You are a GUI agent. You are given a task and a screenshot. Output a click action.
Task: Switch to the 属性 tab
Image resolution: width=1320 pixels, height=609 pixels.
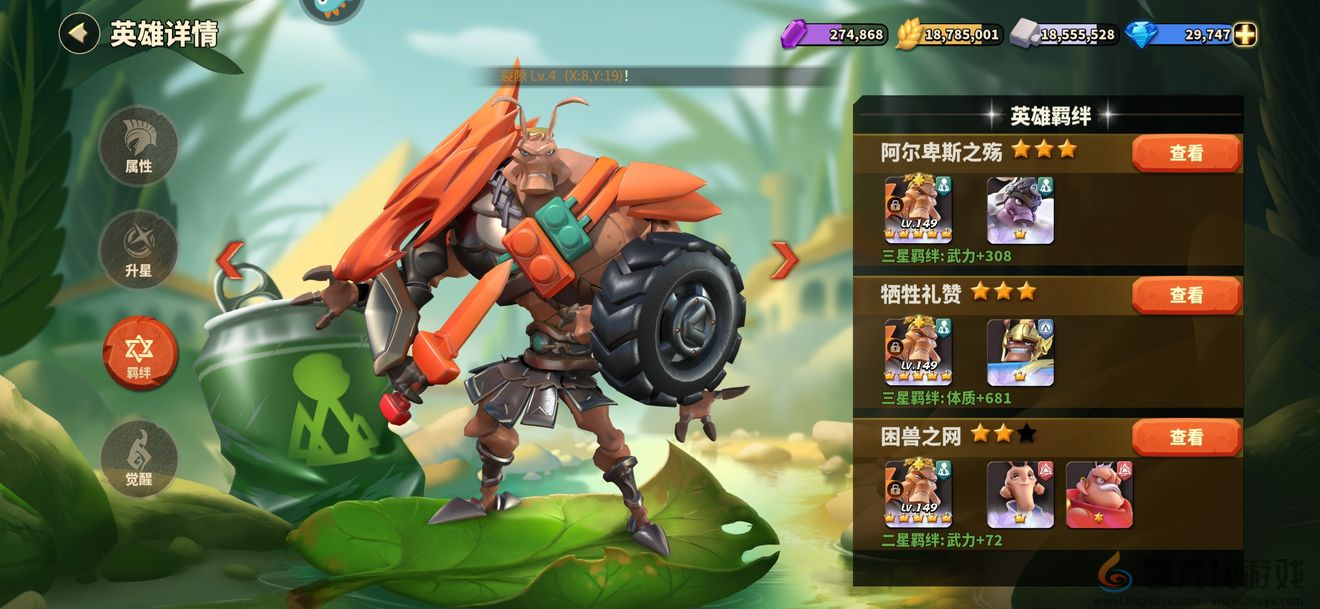pos(139,146)
